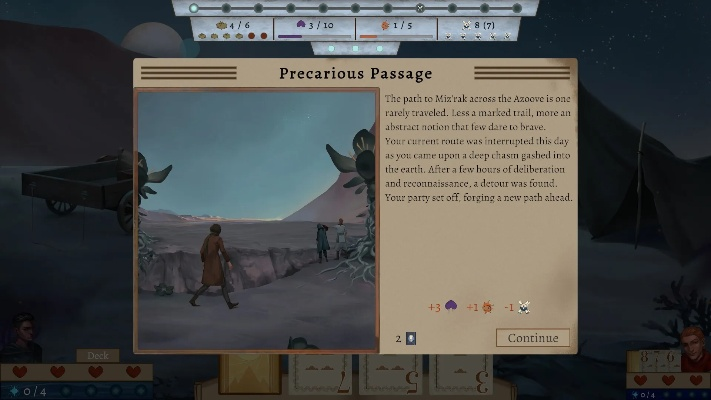Choose the card numbered 7
Screen dimensions: 711x400
click(x=319, y=378)
